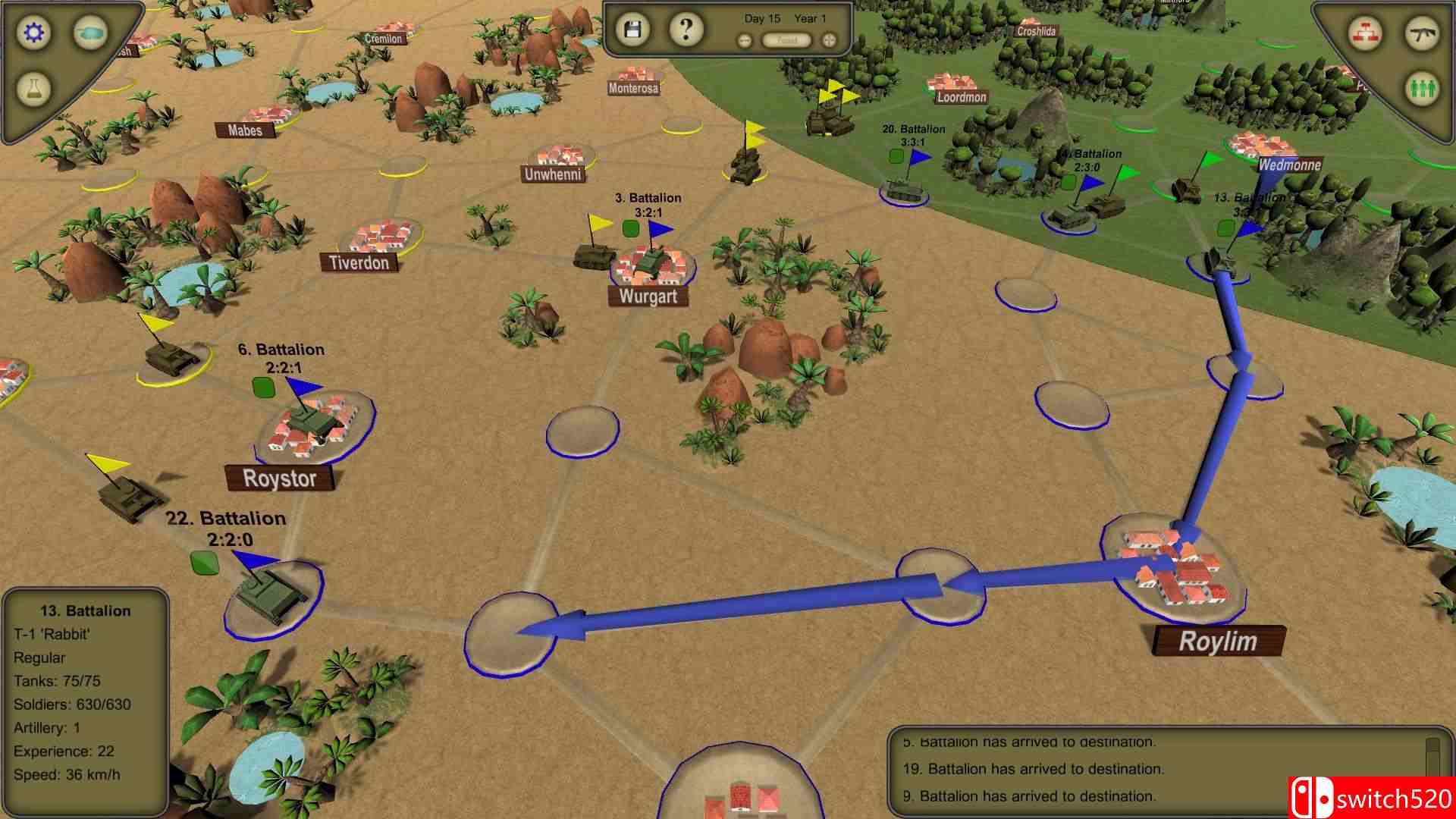The image size is (1456, 819).
Task: Open help via the question mark icon
Action: 685,30
